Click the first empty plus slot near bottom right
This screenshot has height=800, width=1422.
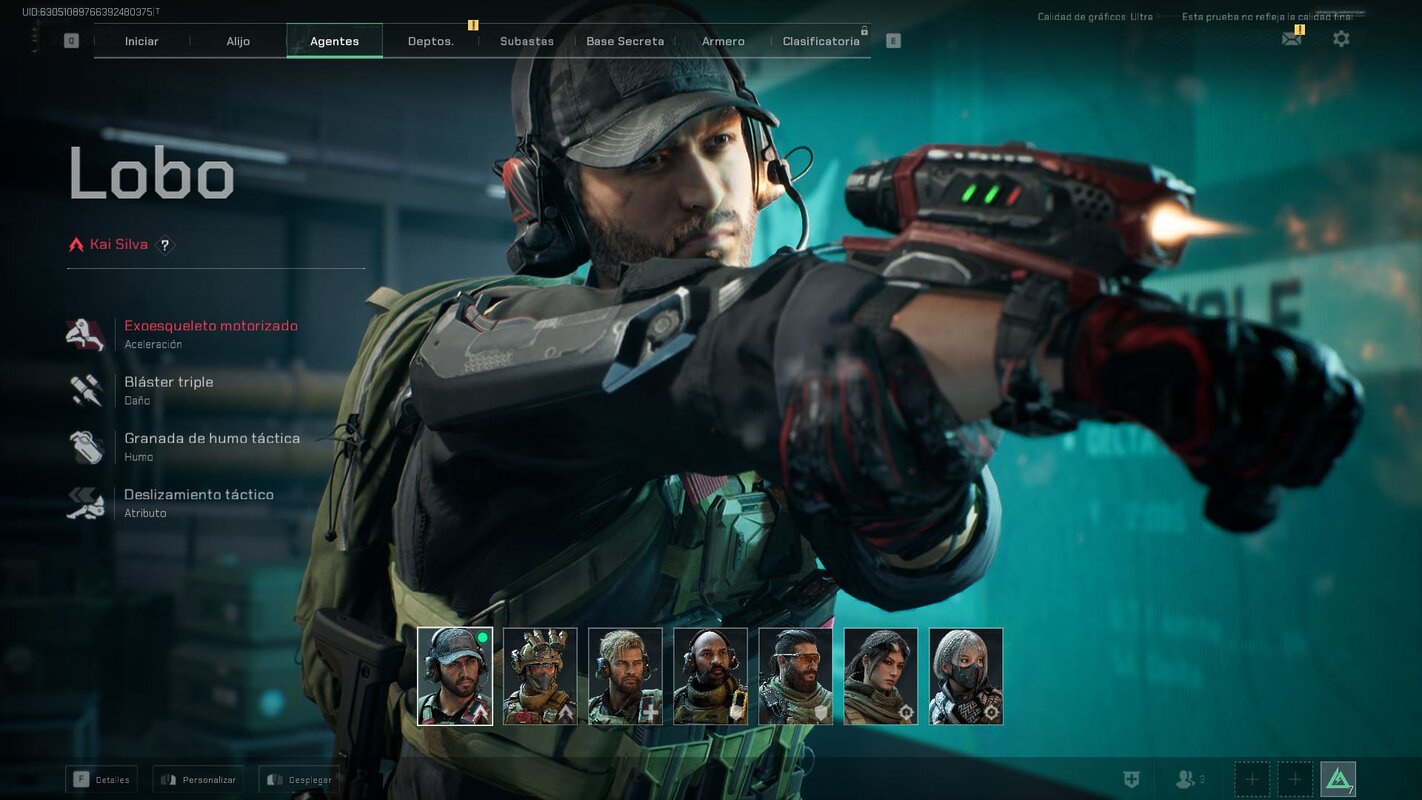tap(1251, 778)
